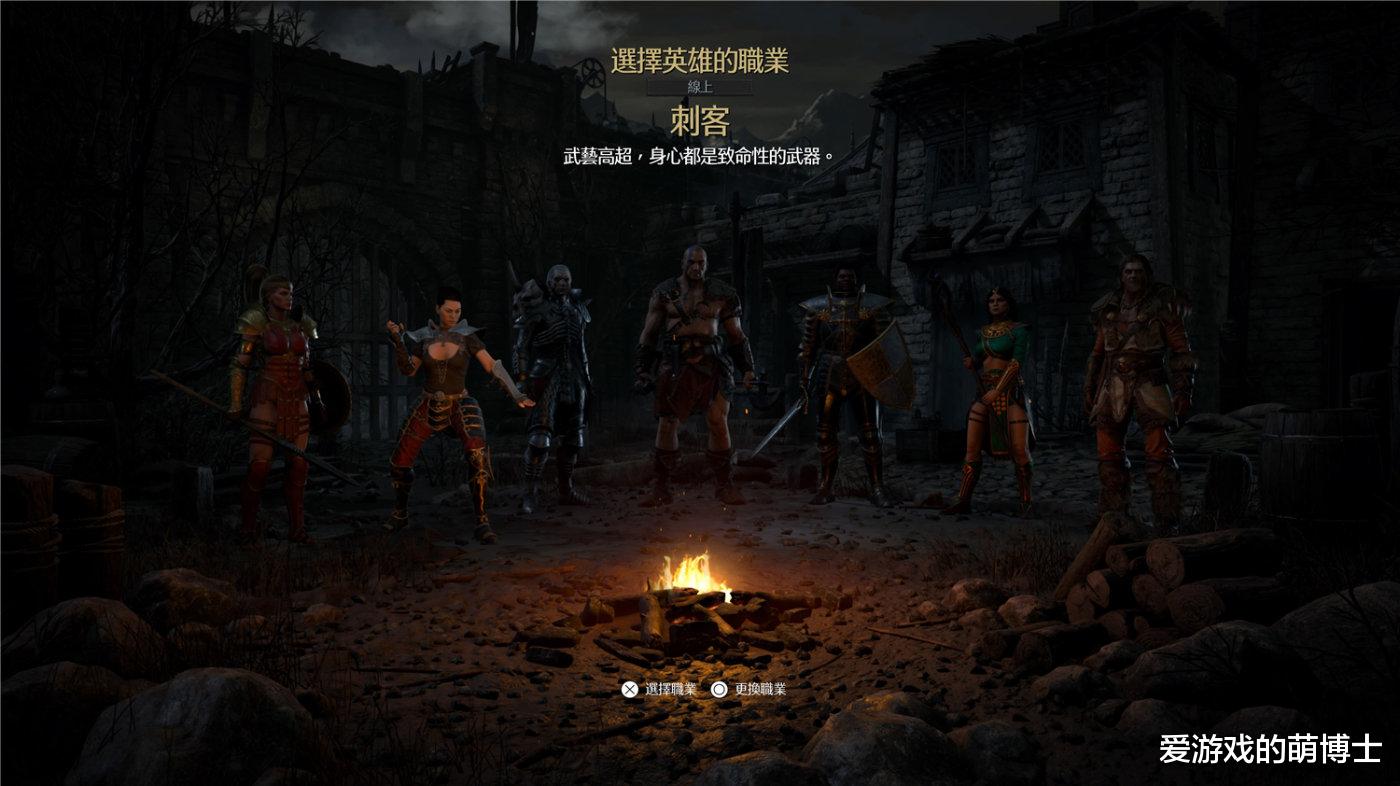Click the Assassin description text line
The image size is (1400, 786).
pyautogui.click(x=699, y=155)
